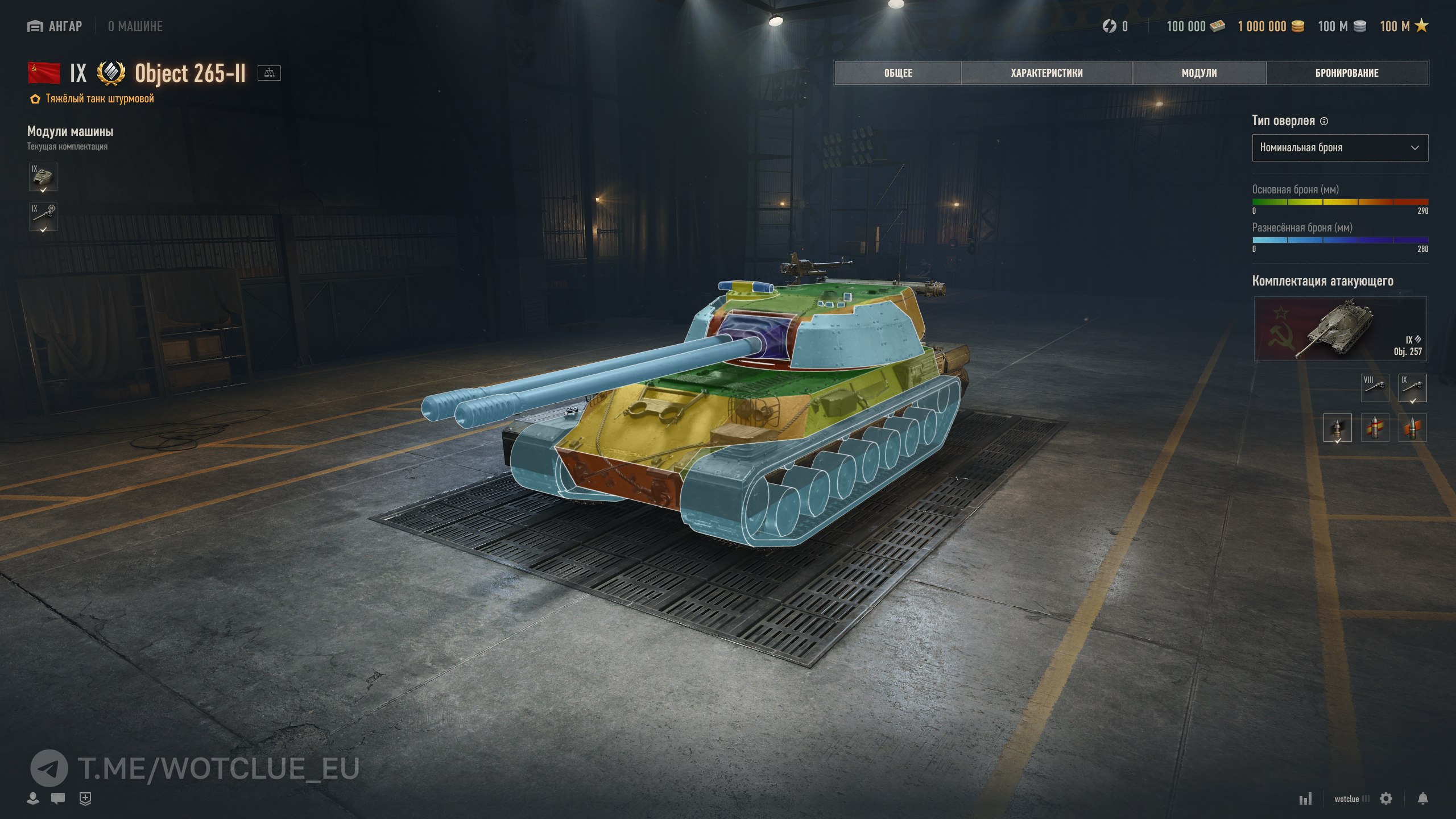Return to the Ангар hangar screen
Image resolution: width=1456 pixels, height=819 pixels.
tap(55, 26)
